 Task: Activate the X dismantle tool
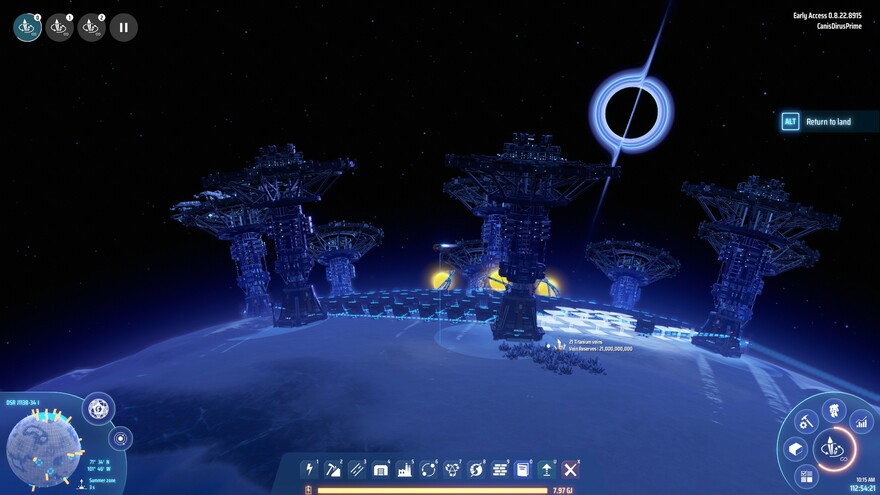(571, 469)
